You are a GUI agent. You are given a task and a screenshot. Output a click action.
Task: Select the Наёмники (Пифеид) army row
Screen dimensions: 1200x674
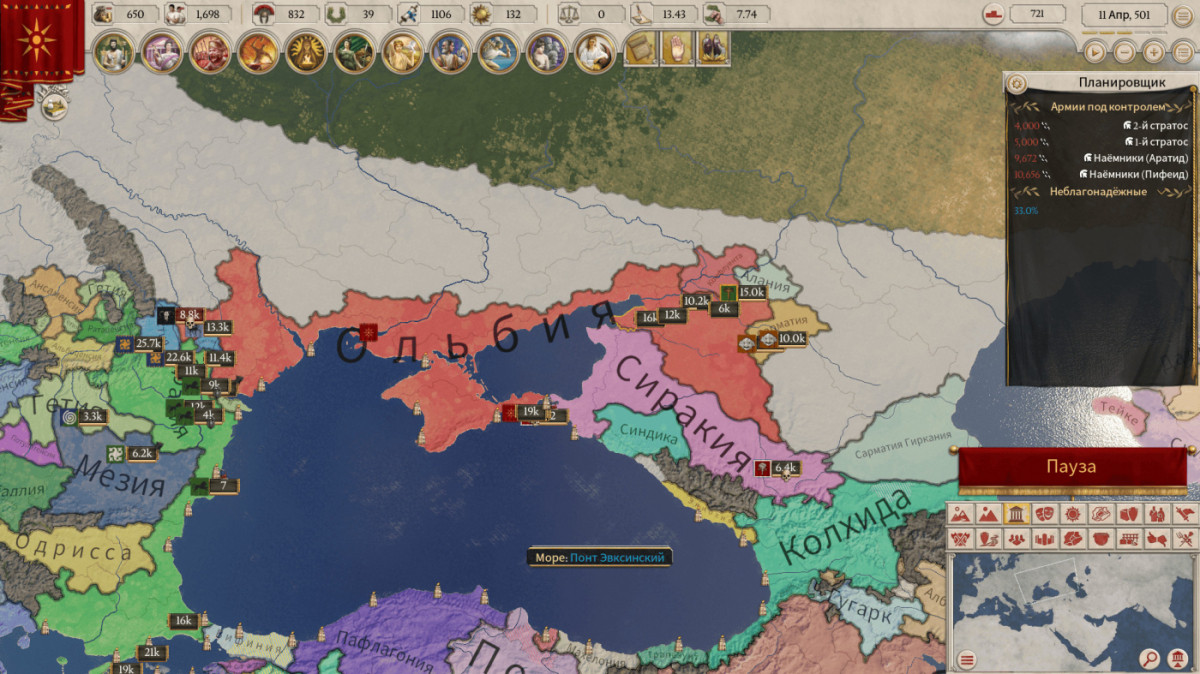click(1101, 174)
